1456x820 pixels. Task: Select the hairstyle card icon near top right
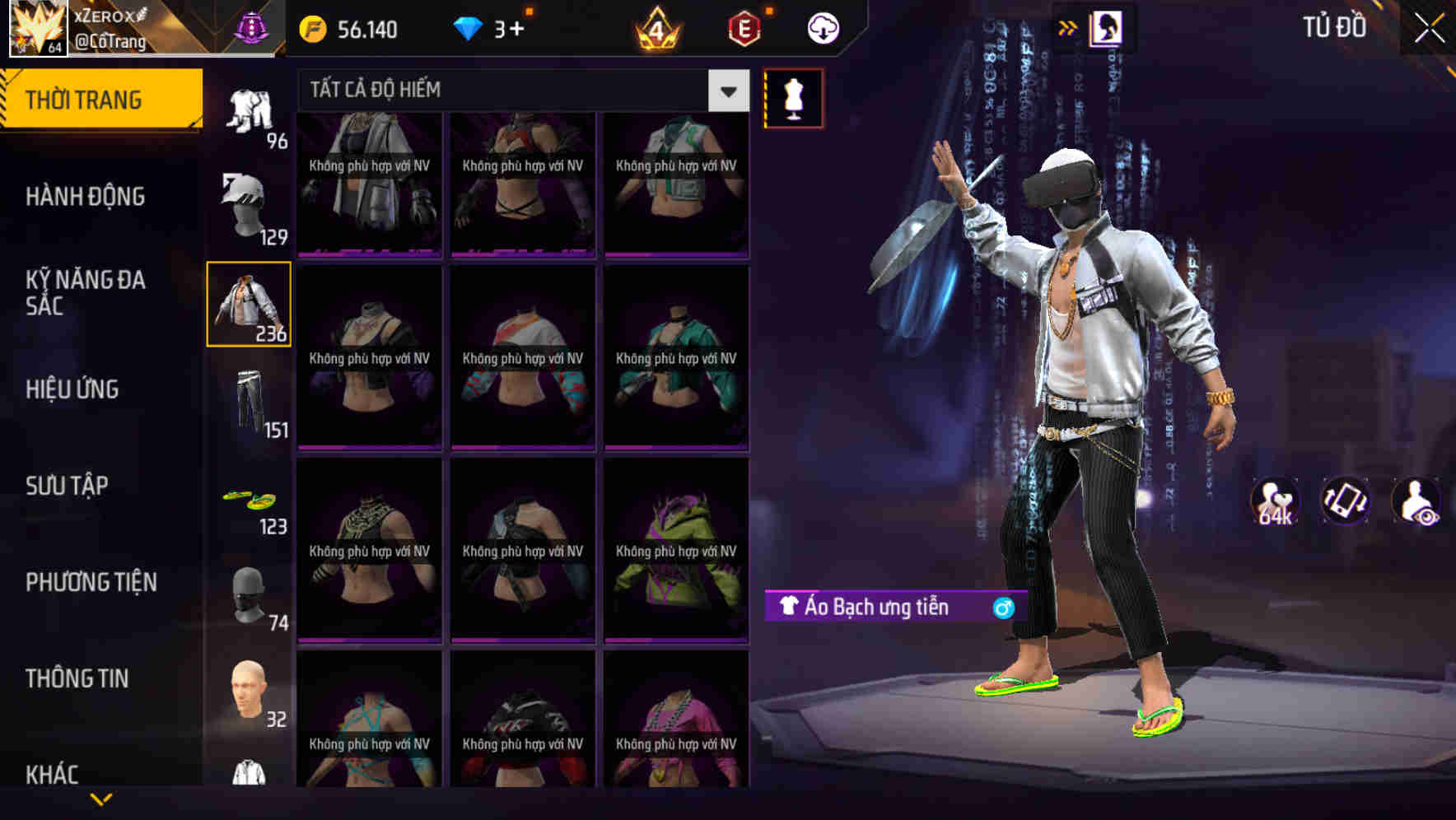pyautogui.click(x=1108, y=27)
